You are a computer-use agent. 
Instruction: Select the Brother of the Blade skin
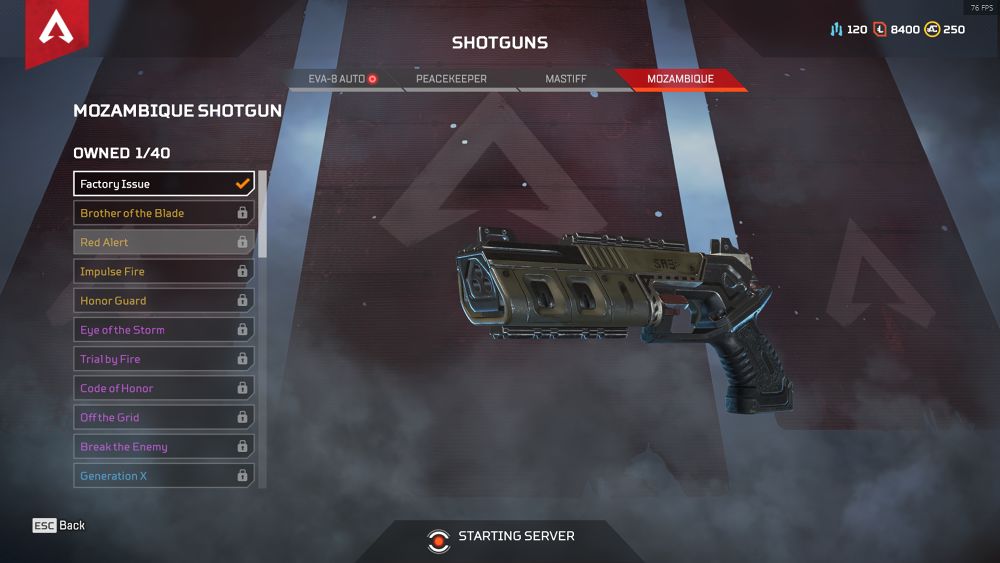point(164,213)
